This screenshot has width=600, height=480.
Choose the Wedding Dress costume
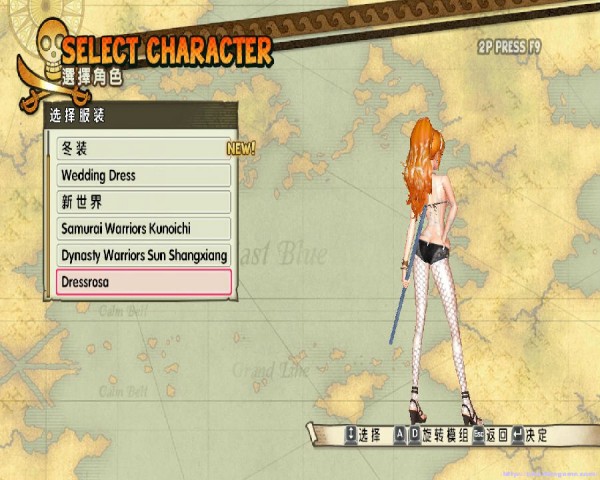point(142,175)
